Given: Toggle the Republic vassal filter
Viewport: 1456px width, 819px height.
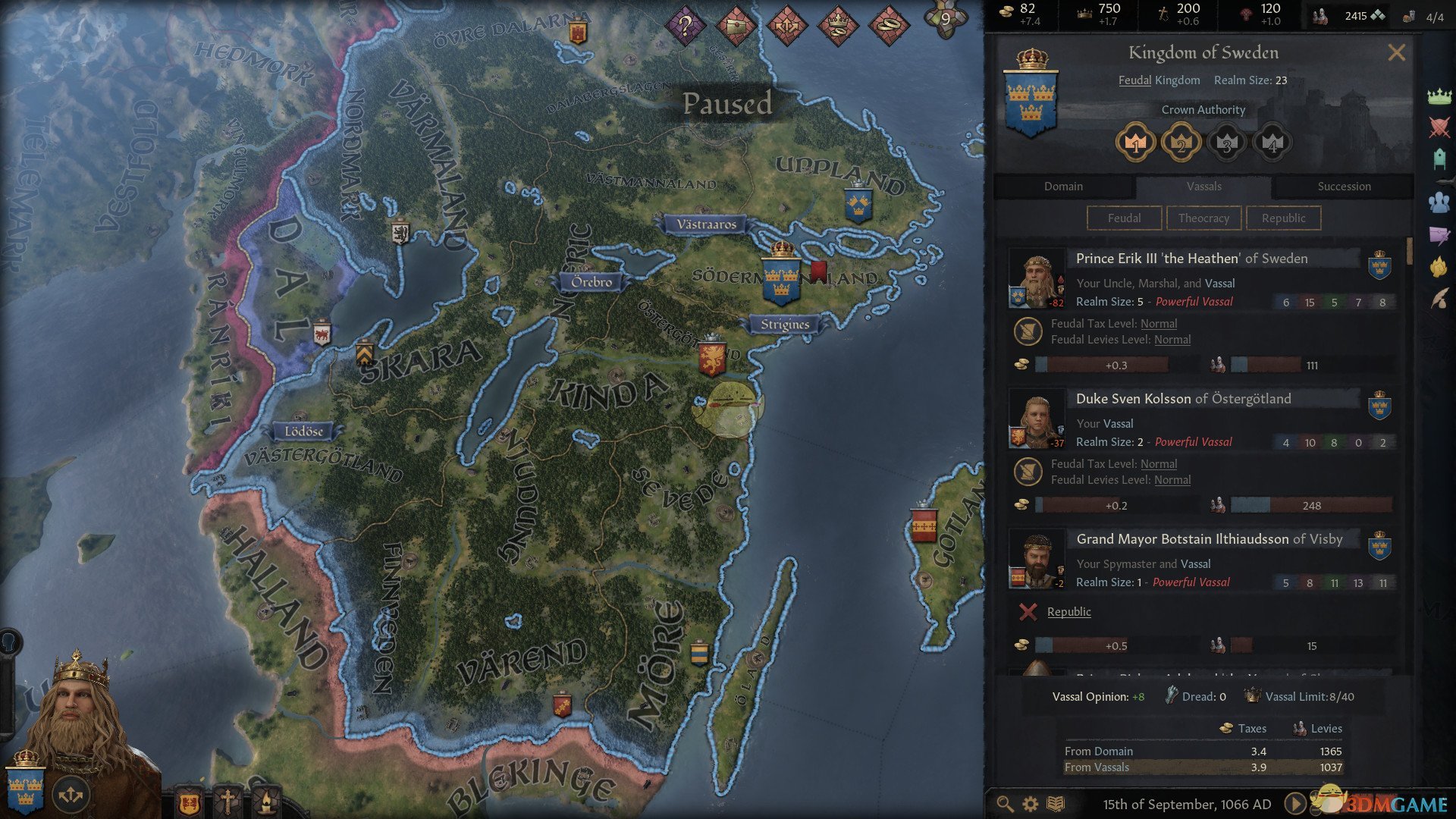Looking at the screenshot, I should [x=1283, y=218].
